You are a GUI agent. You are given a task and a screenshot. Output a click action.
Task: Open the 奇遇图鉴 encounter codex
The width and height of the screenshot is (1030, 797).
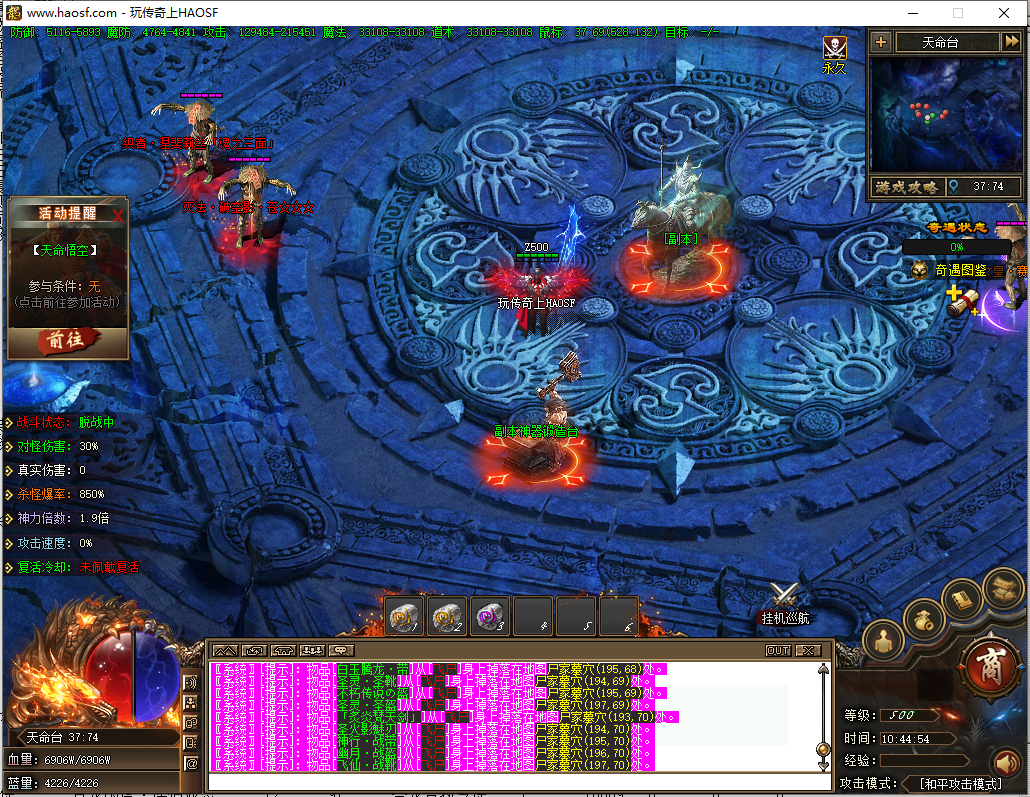[x=960, y=270]
